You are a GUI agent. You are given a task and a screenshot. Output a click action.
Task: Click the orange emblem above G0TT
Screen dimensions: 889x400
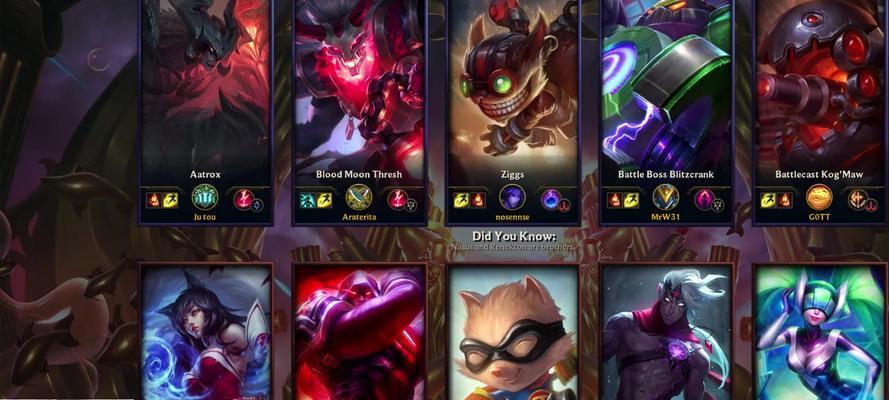click(819, 197)
